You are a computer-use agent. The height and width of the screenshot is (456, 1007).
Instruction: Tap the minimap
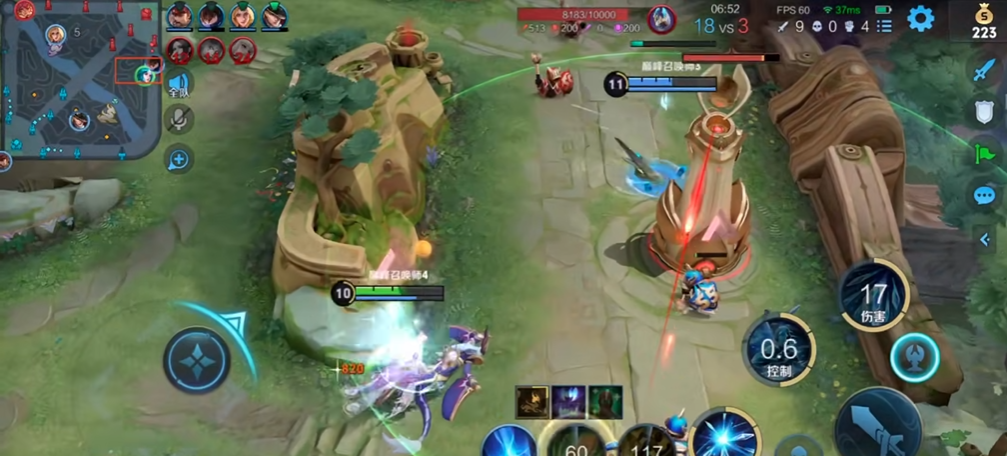point(80,80)
